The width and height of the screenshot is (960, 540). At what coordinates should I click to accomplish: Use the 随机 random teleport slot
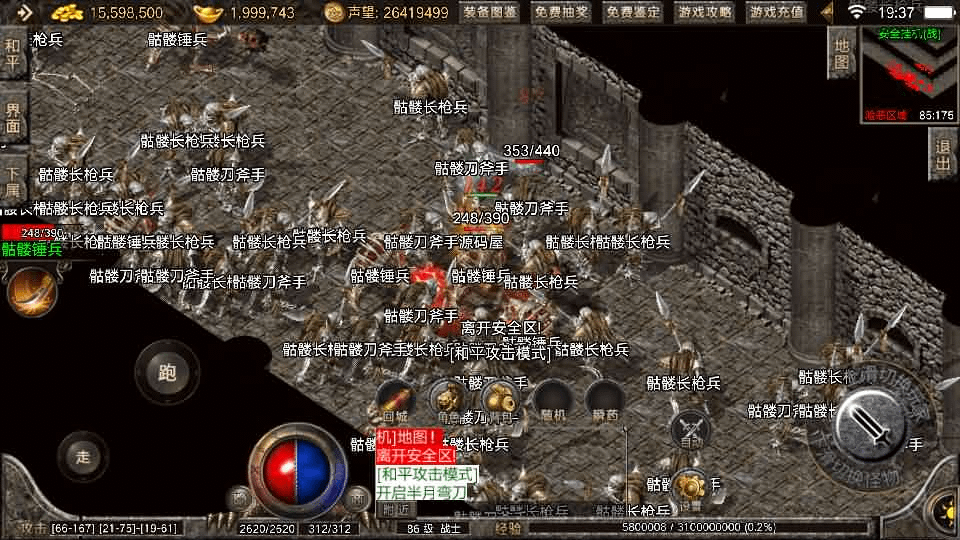click(x=552, y=399)
